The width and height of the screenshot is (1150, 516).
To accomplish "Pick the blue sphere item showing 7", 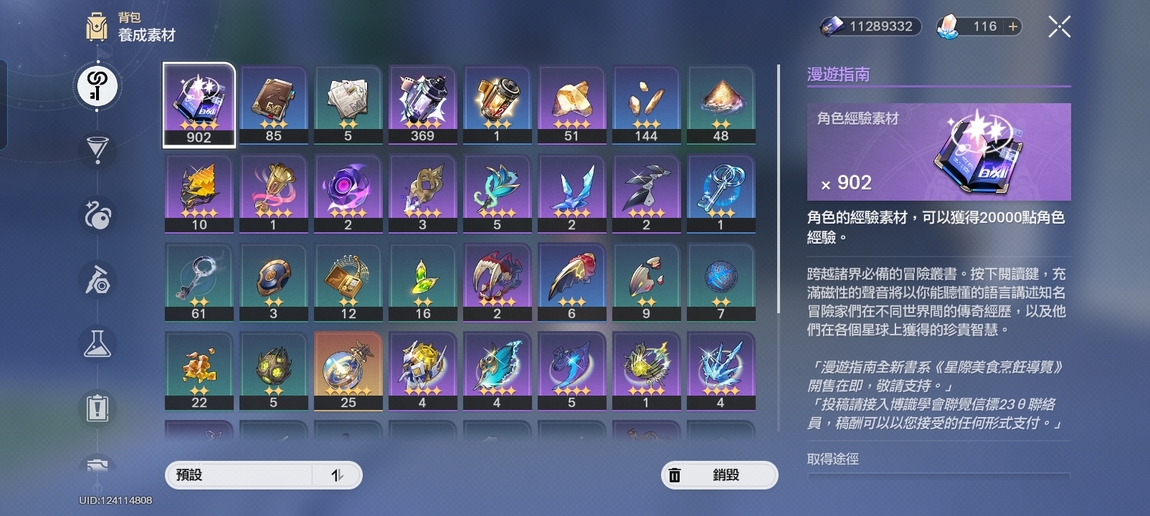I will tap(720, 282).
